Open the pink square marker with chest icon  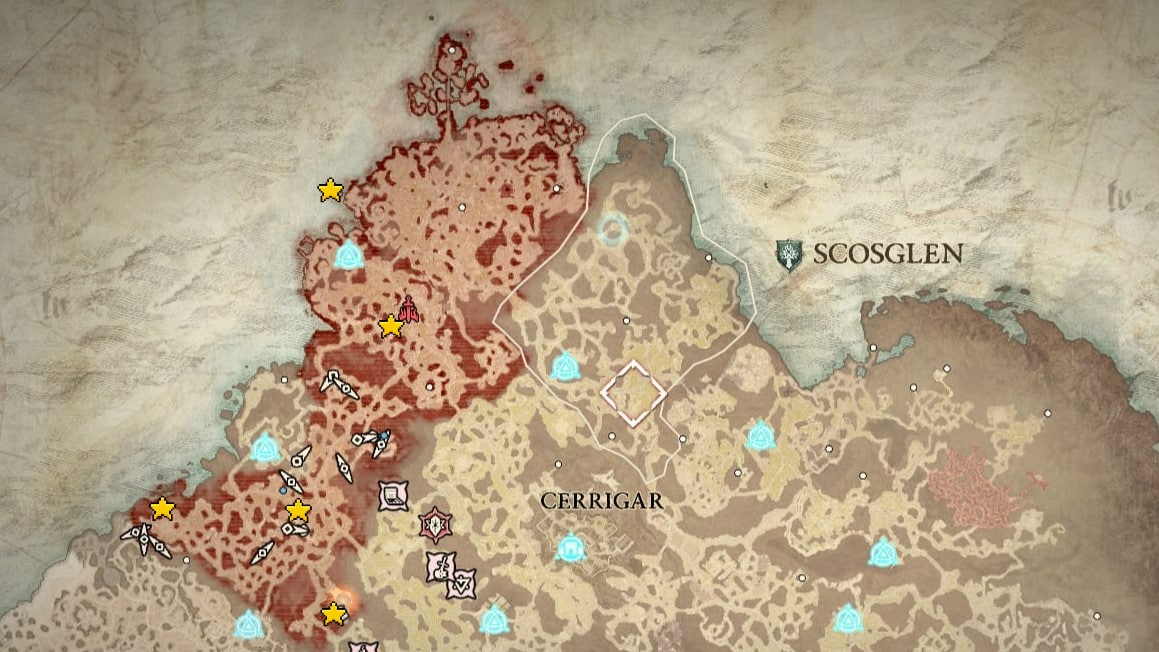(x=394, y=495)
